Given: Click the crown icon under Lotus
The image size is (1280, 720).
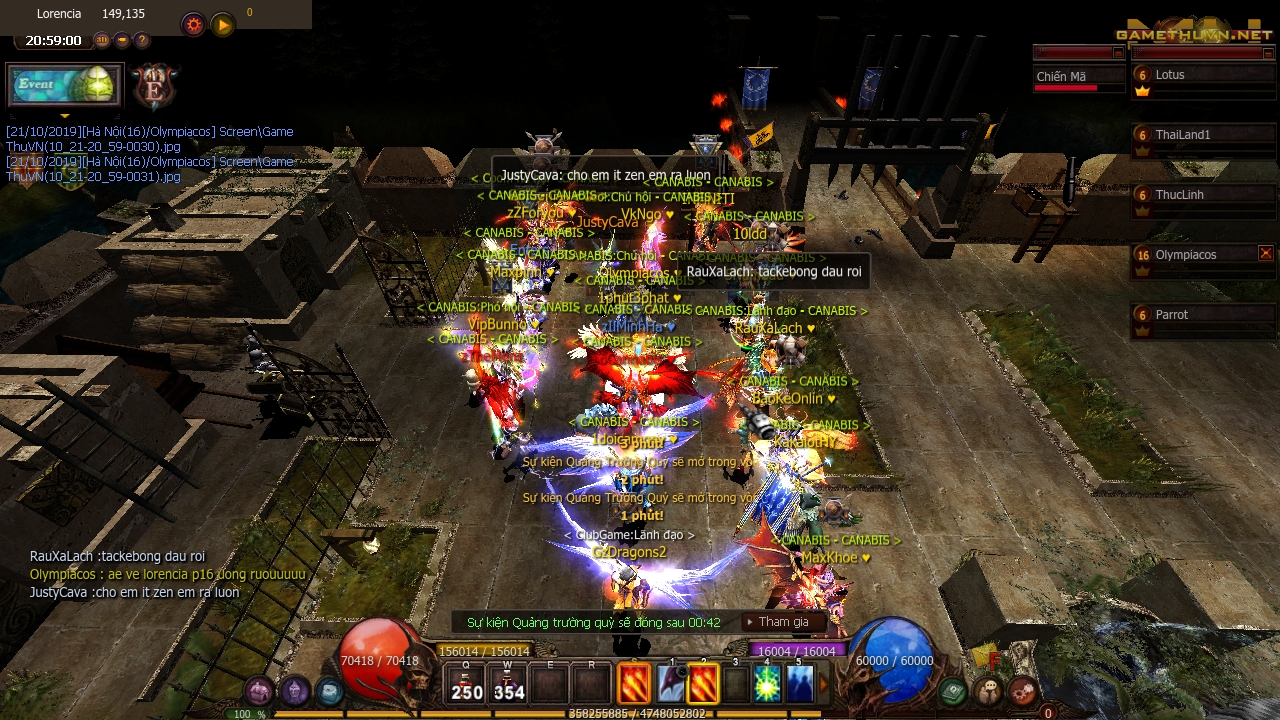Looking at the screenshot, I should pyautogui.click(x=1142, y=92).
